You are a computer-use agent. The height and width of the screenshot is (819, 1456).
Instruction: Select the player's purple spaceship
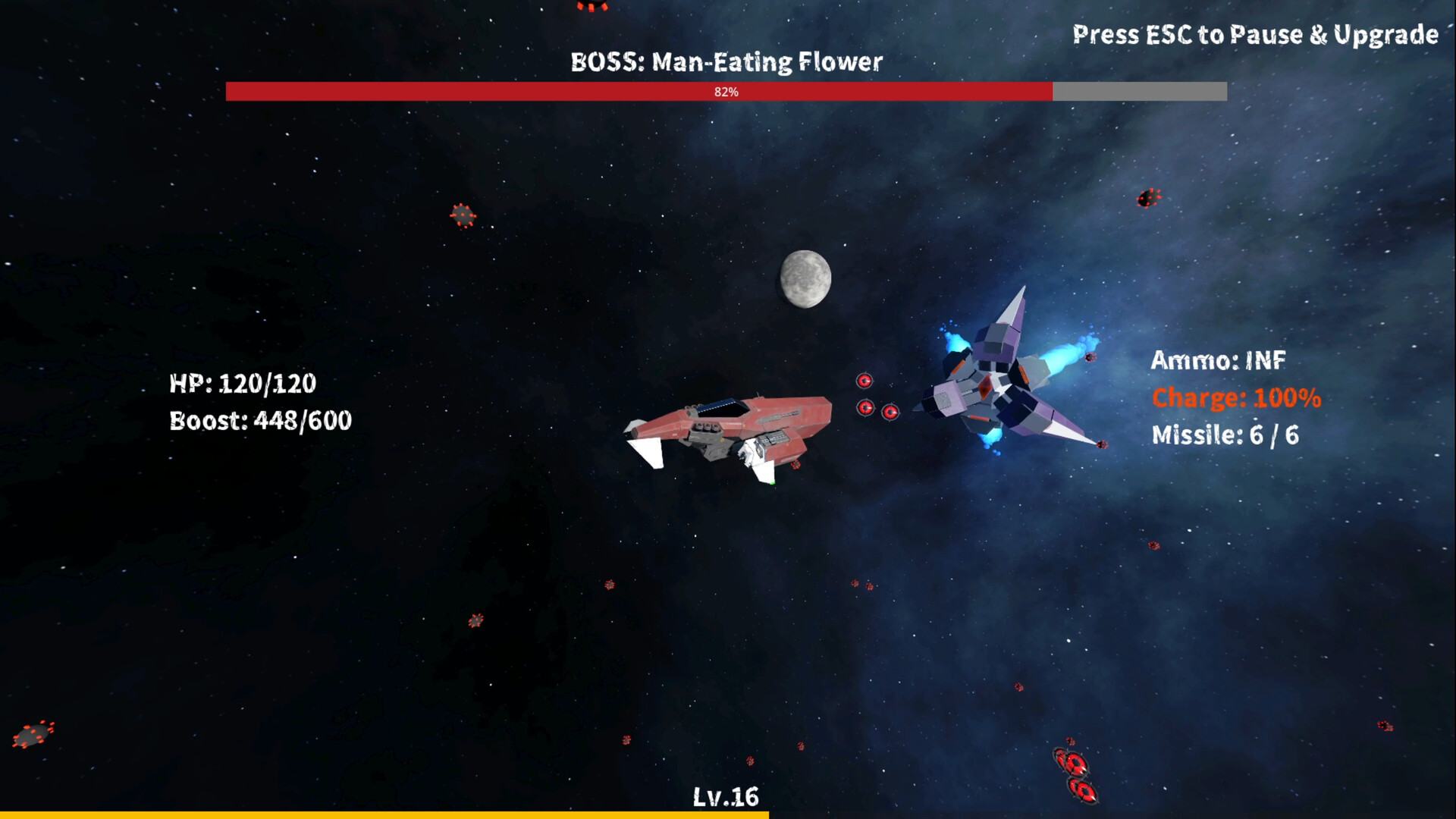pos(993,387)
